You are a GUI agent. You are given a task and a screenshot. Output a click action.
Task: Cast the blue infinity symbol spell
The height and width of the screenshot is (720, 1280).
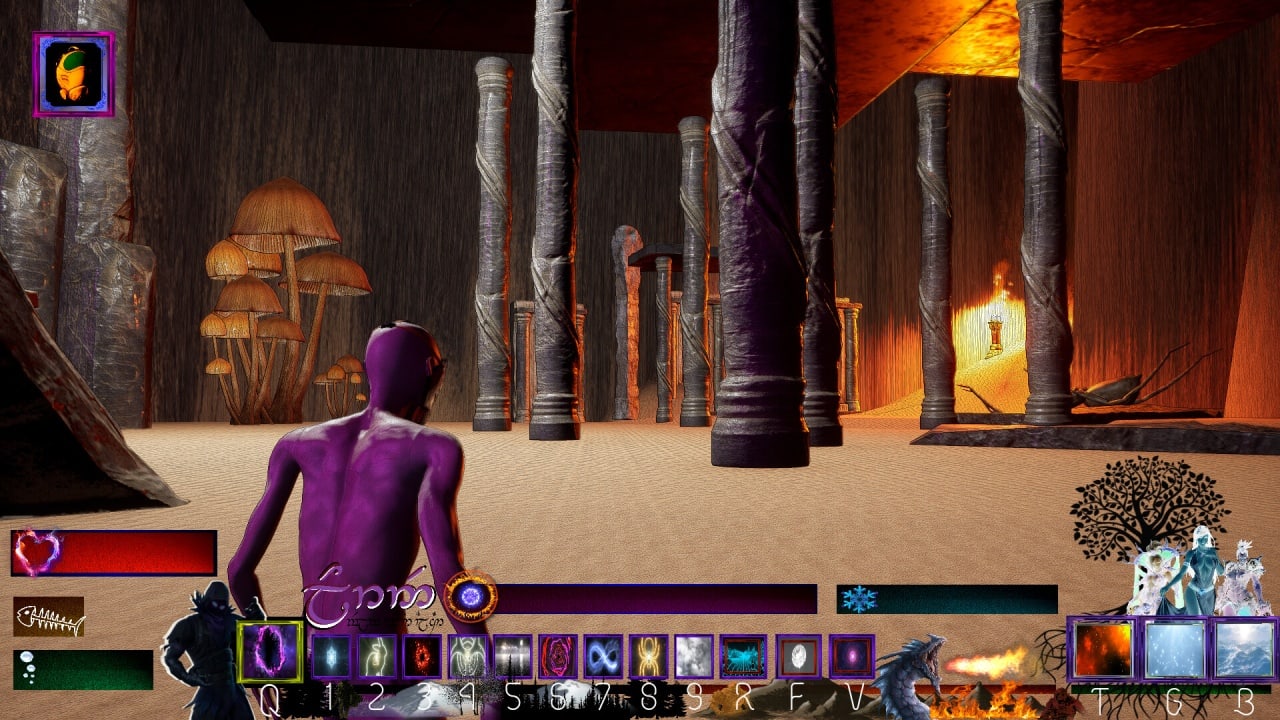[x=603, y=656]
